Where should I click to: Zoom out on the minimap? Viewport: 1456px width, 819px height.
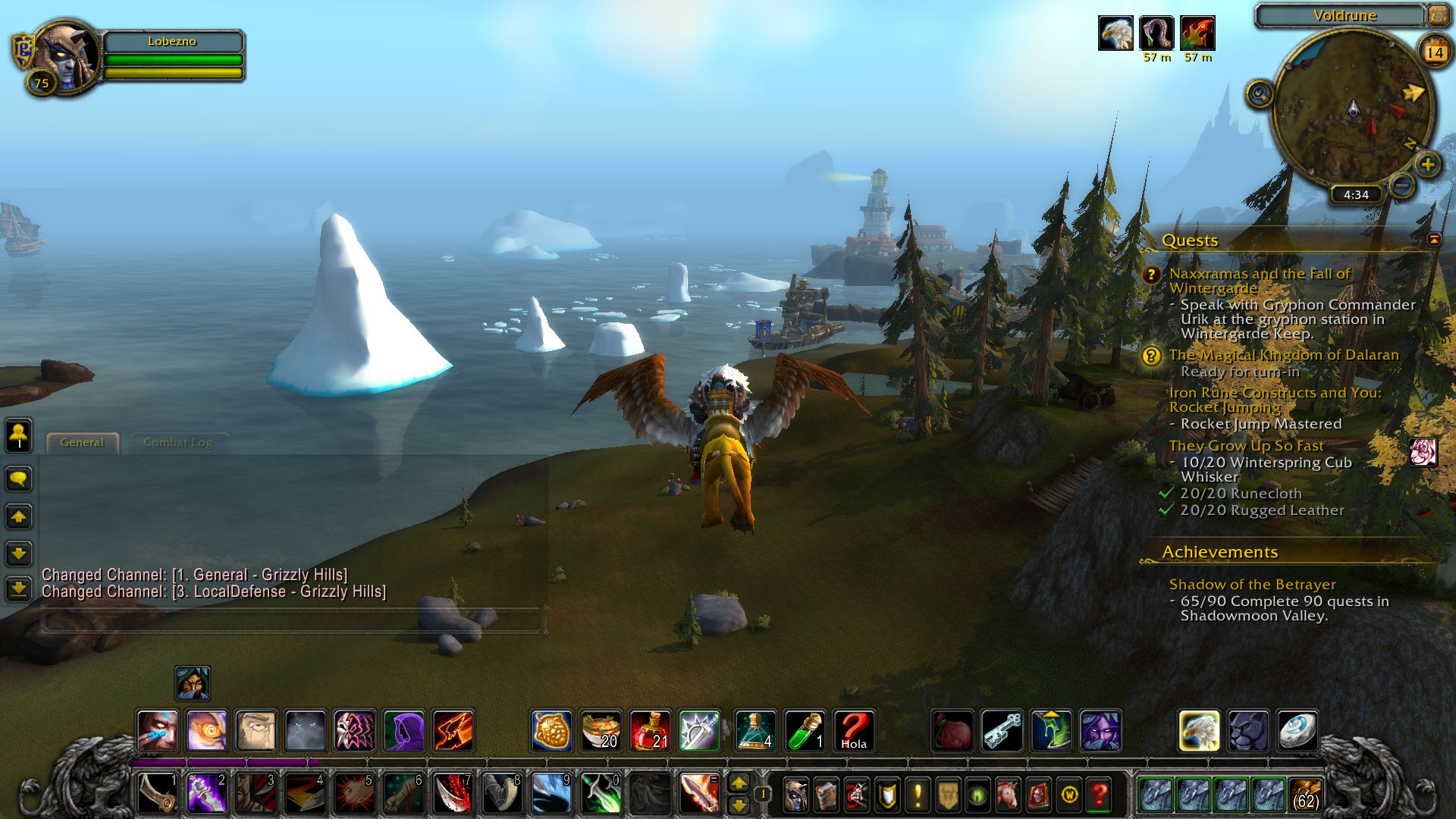click(1402, 185)
